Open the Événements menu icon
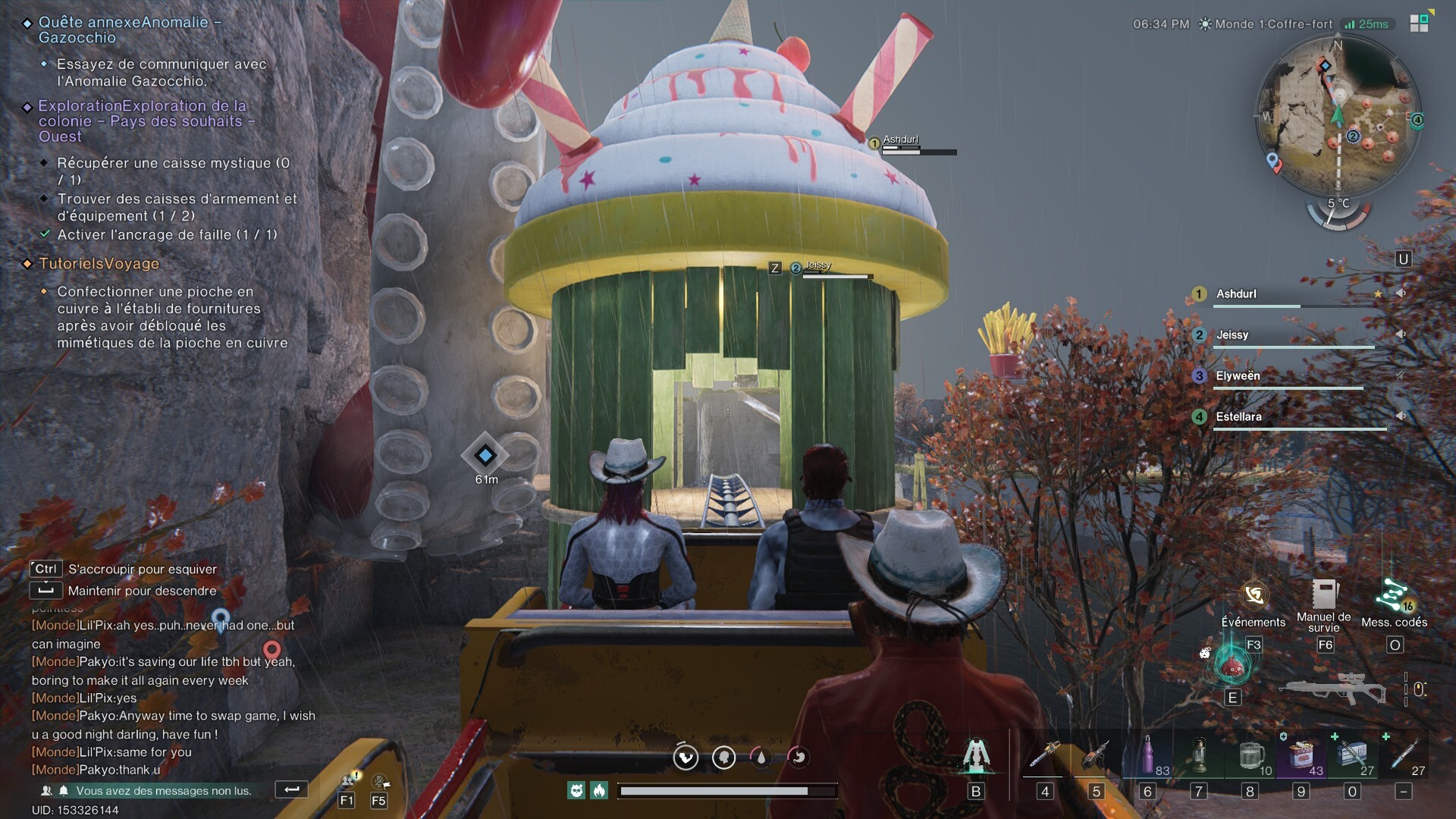Screen dimensions: 1456x819 pos(1254,596)
